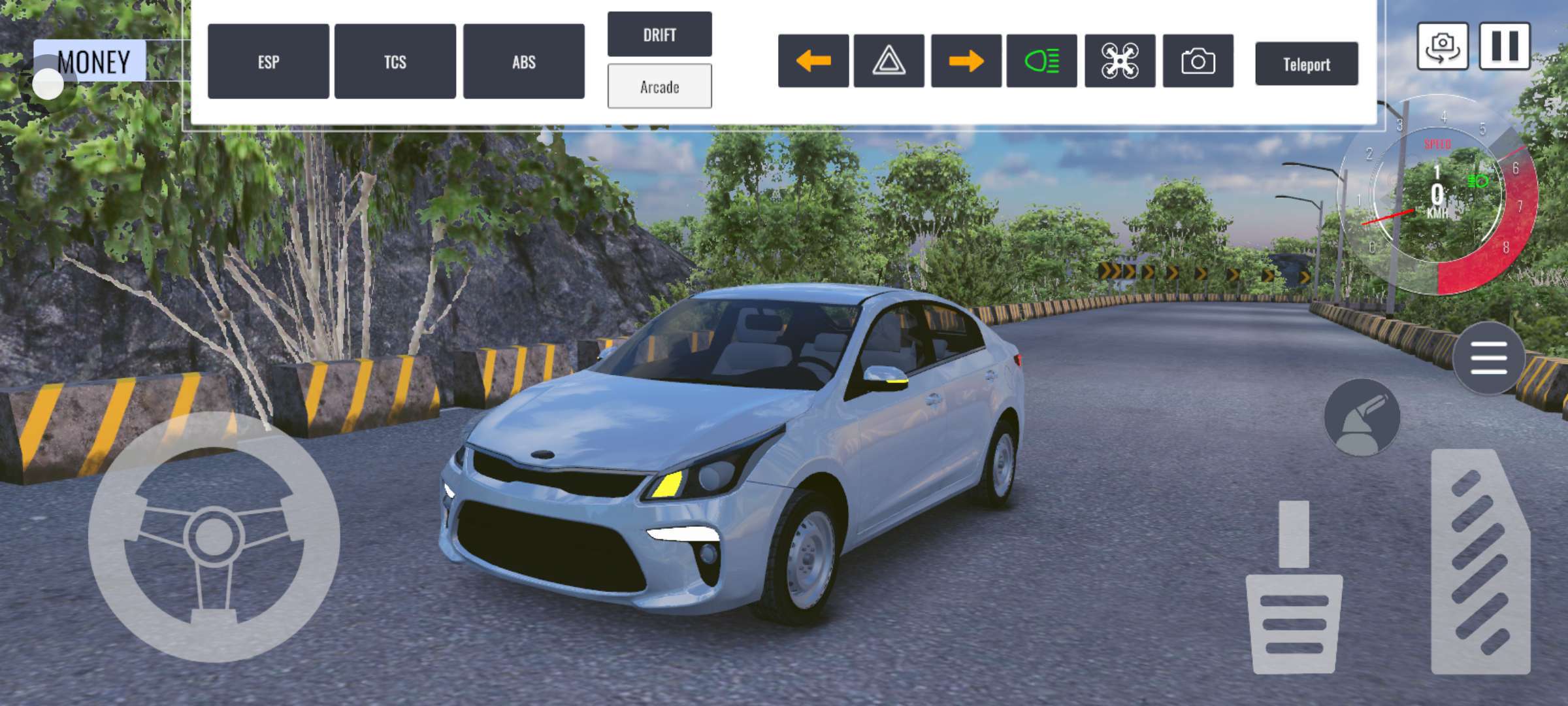Turn on the hazard warning triangle
Image resolution: width=1568 pixels, height=706 pixels.
point(889,61)
